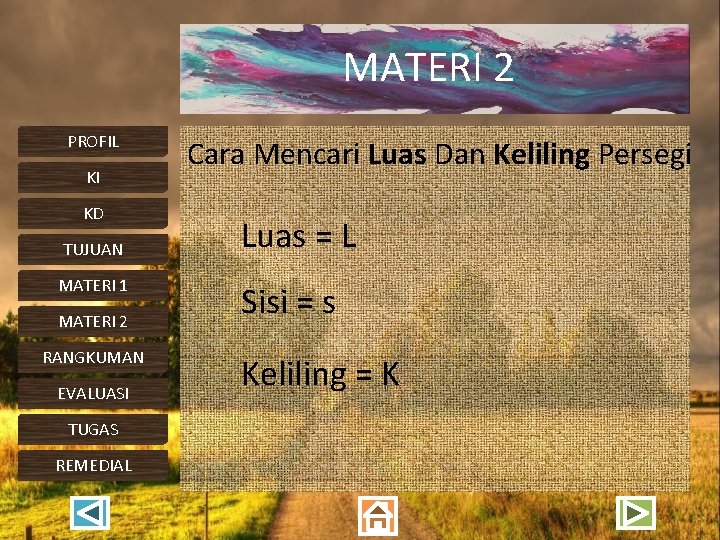Viewport: 720px width, 540px height.
Task: Open the TUJUAN page
Action: pyautogui.click(x=93, y=250)
